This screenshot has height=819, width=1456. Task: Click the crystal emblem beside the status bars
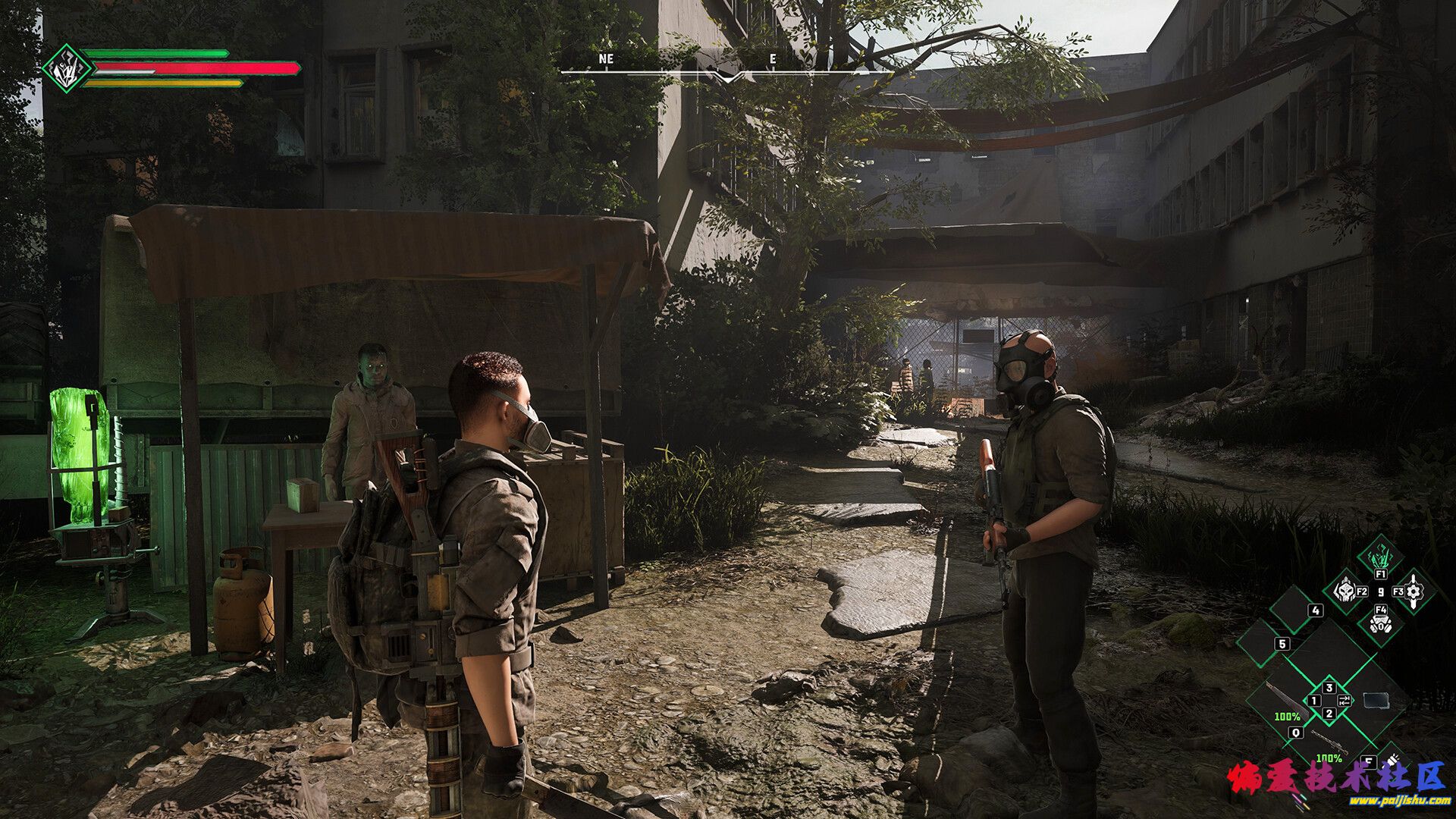coord(67,68)
